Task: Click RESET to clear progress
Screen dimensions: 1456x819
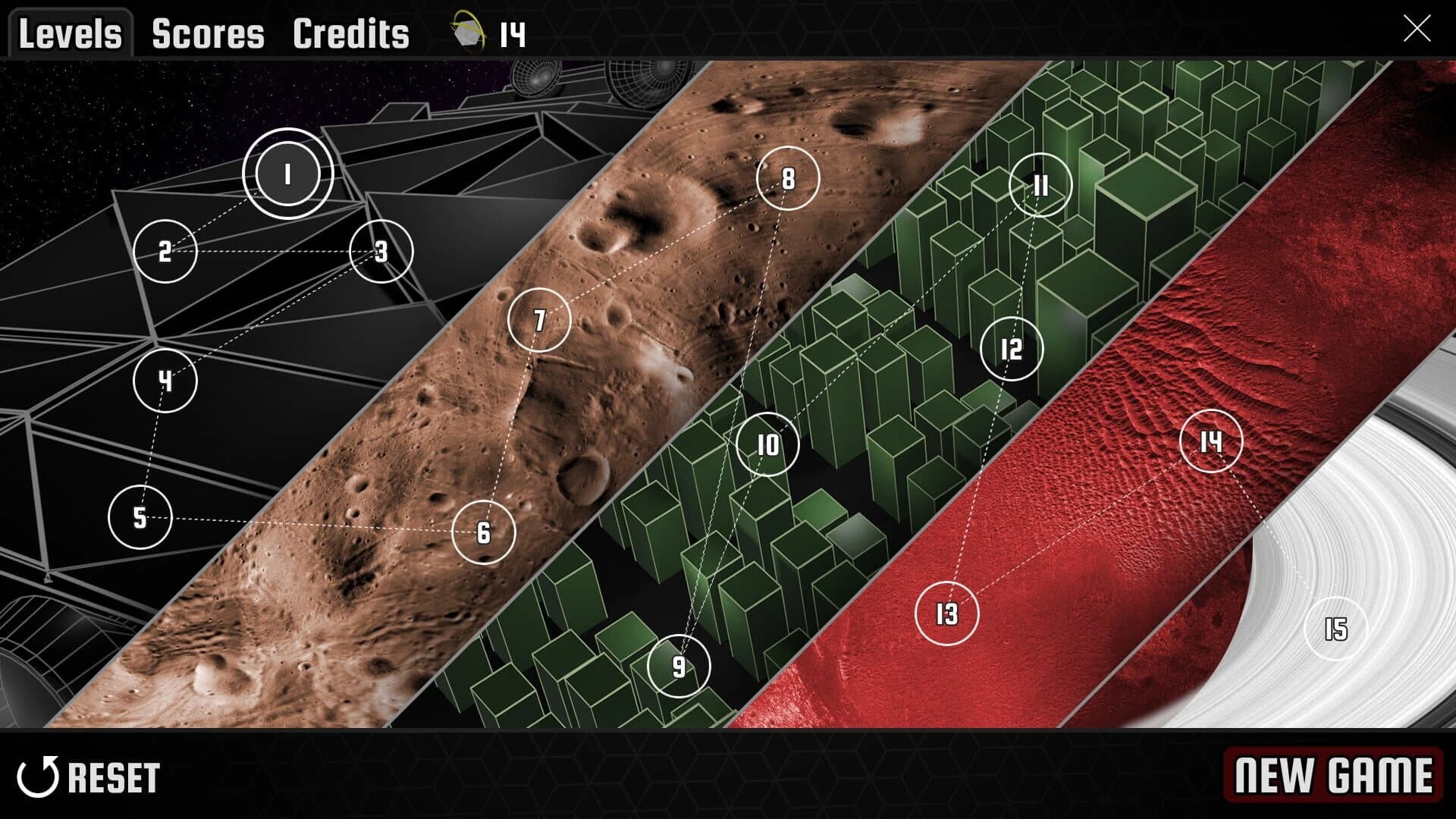Action: coord(111,776)
